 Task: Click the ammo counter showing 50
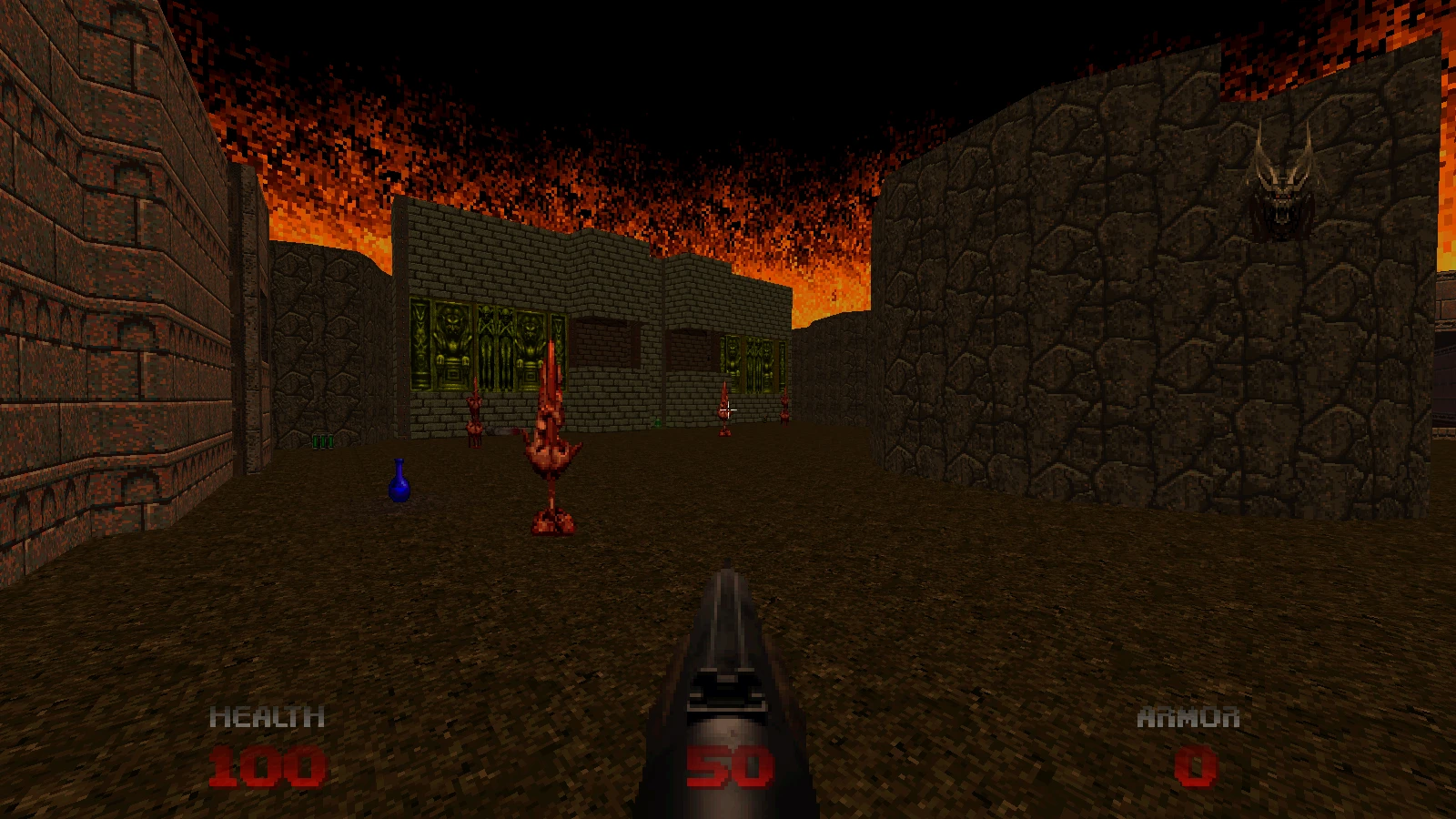730,765
